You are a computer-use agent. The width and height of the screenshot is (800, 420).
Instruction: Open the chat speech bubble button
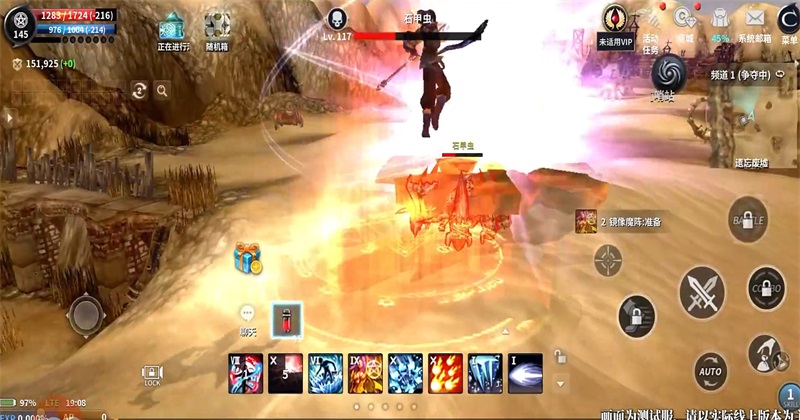pos(248,314)
